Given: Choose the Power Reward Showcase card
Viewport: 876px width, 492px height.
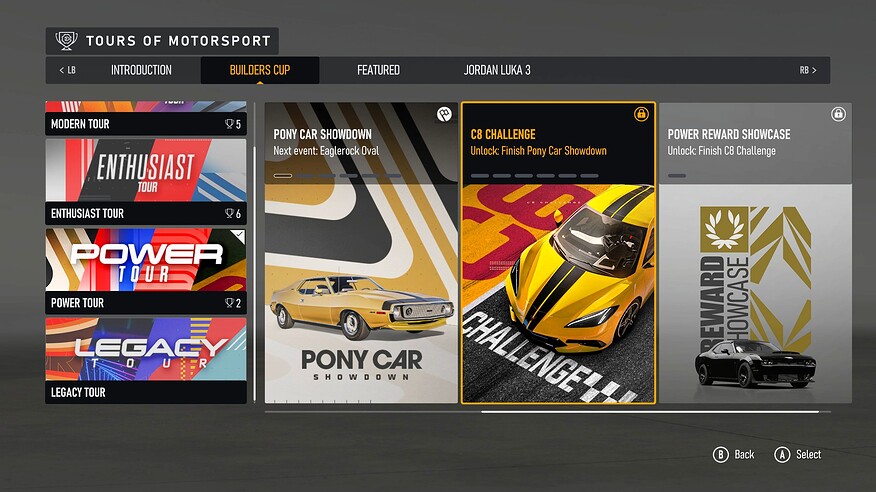Looking at the screenshot, I should 755,253.
